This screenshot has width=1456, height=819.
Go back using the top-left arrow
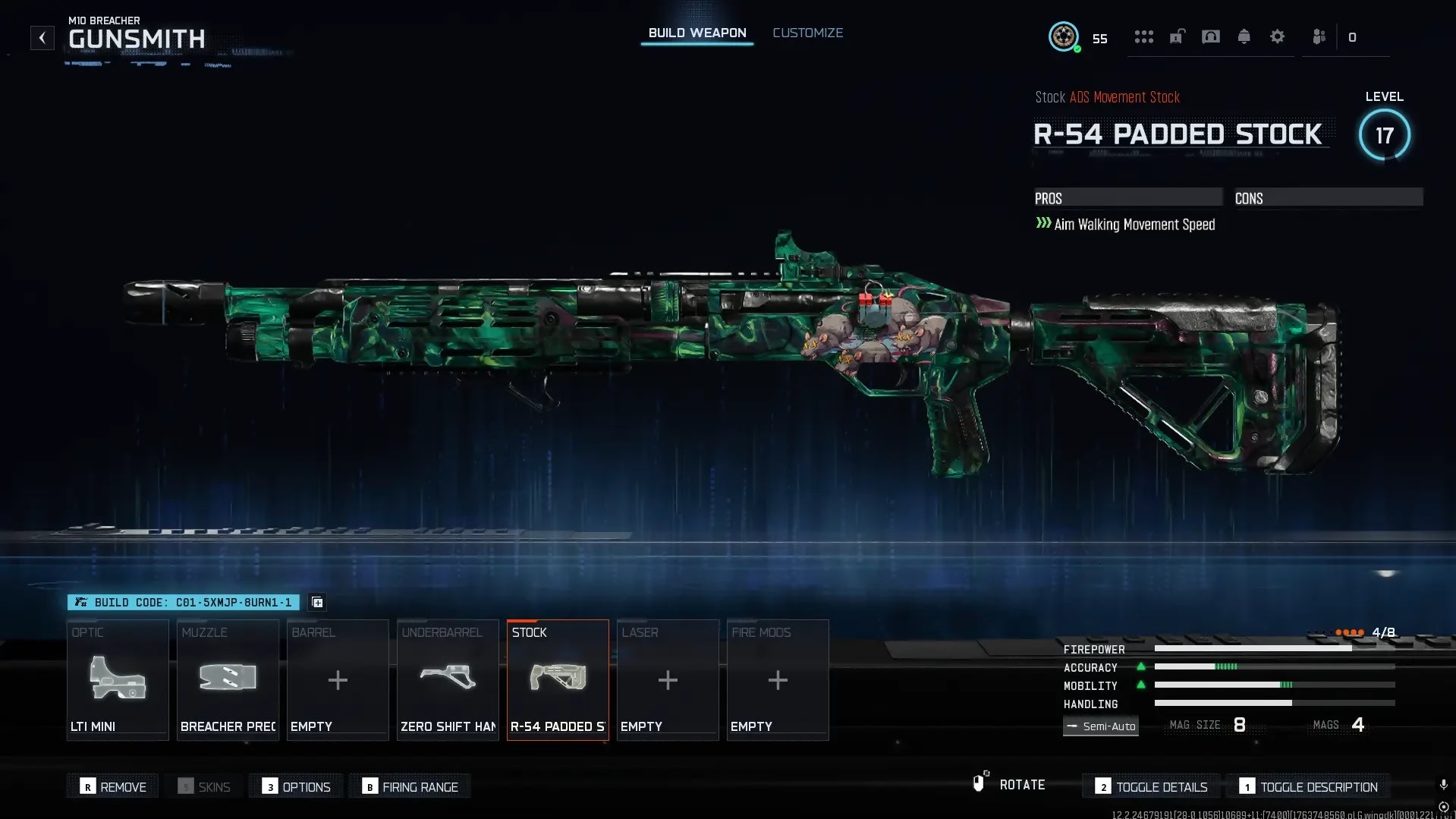pyautogui.click(x=42, y=38)
